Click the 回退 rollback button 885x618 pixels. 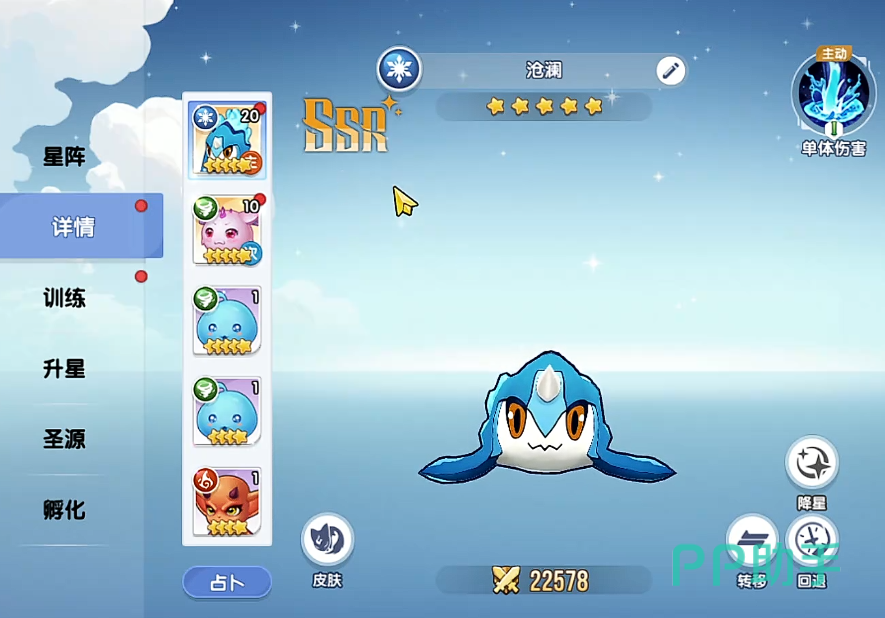tap(812, 542)
